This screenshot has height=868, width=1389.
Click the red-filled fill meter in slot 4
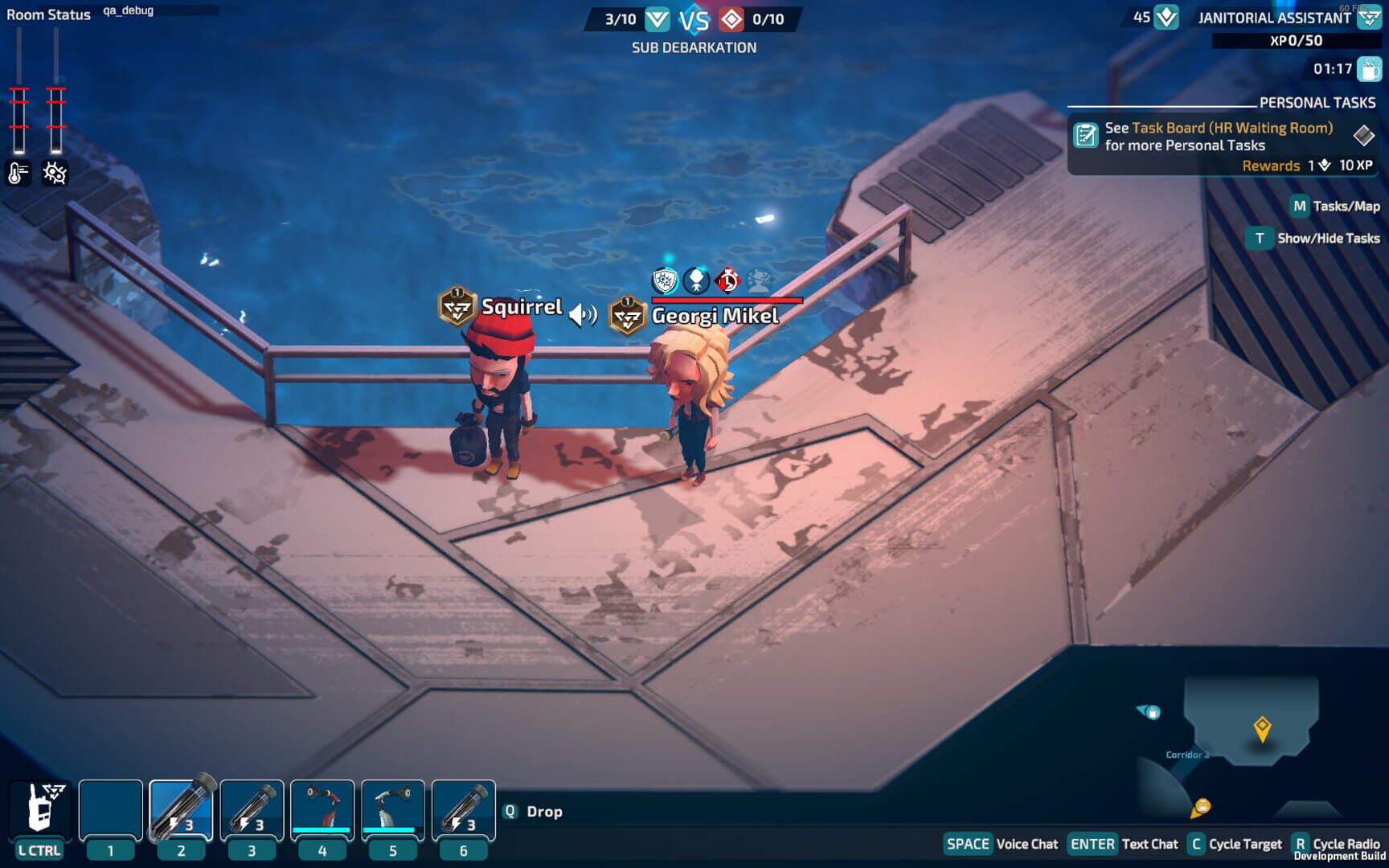tap(322, 831)
